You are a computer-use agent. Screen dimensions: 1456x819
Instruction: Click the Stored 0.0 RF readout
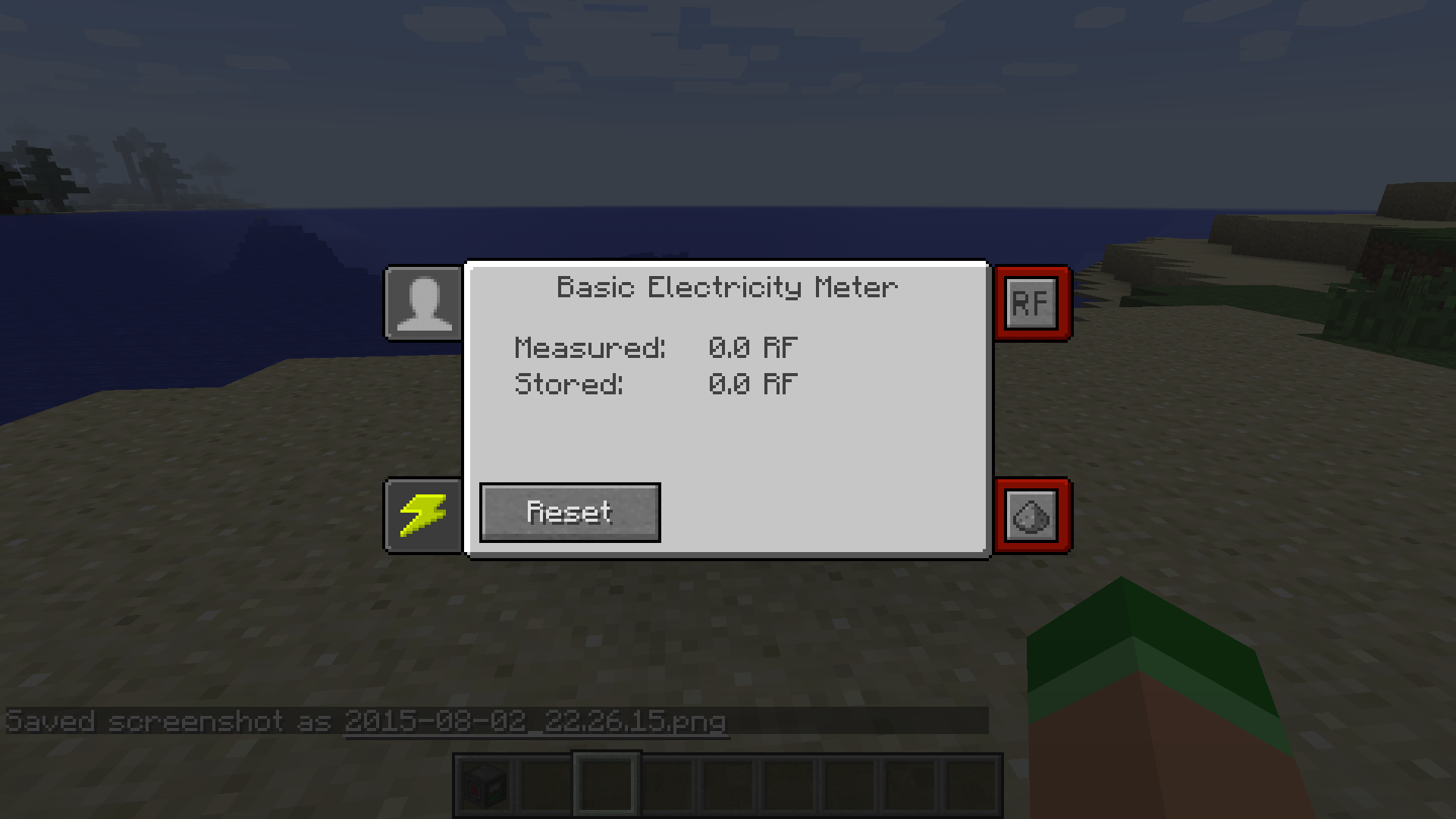(x=654, y=384)
